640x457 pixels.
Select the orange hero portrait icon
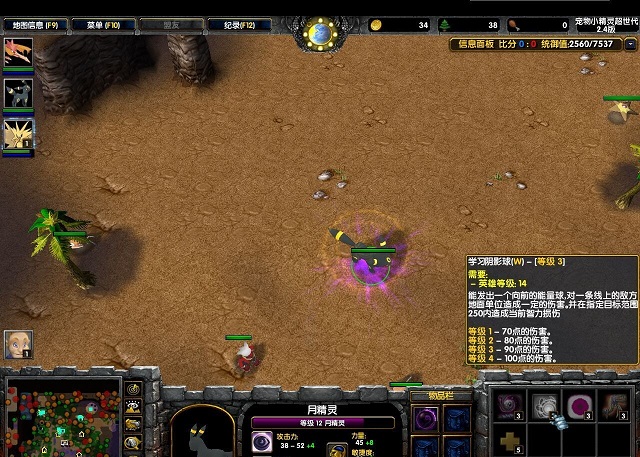click(18, 54)
